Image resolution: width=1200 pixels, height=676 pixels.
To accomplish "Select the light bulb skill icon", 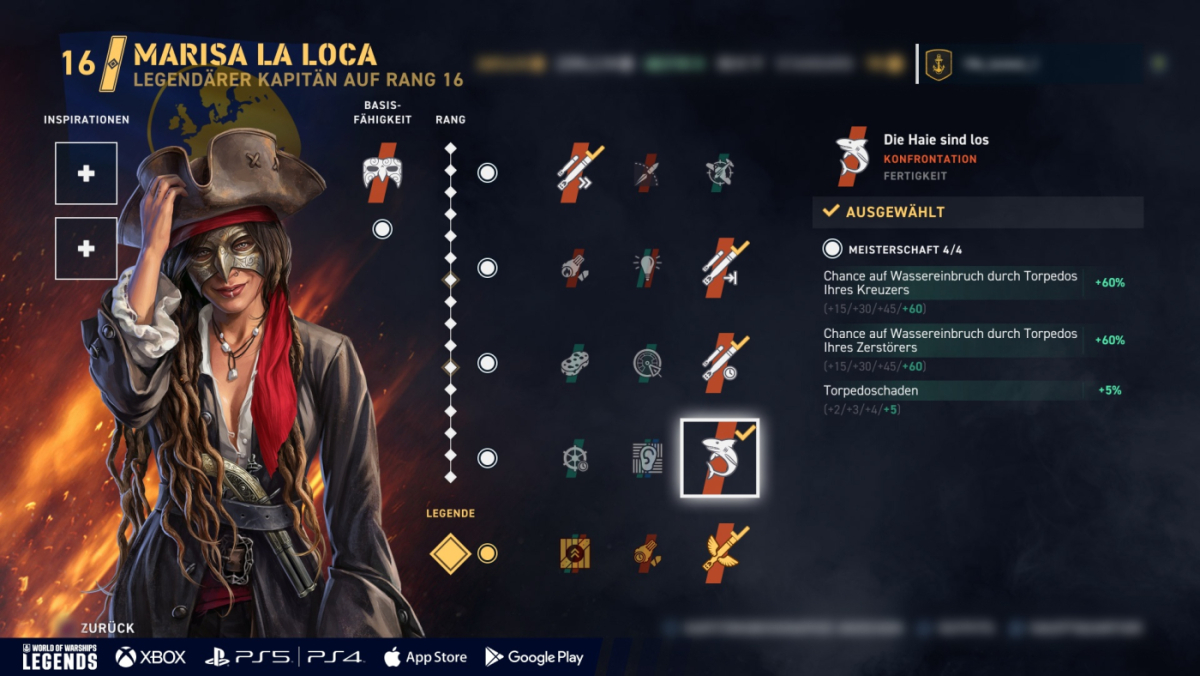I will [x=647, y=267].
